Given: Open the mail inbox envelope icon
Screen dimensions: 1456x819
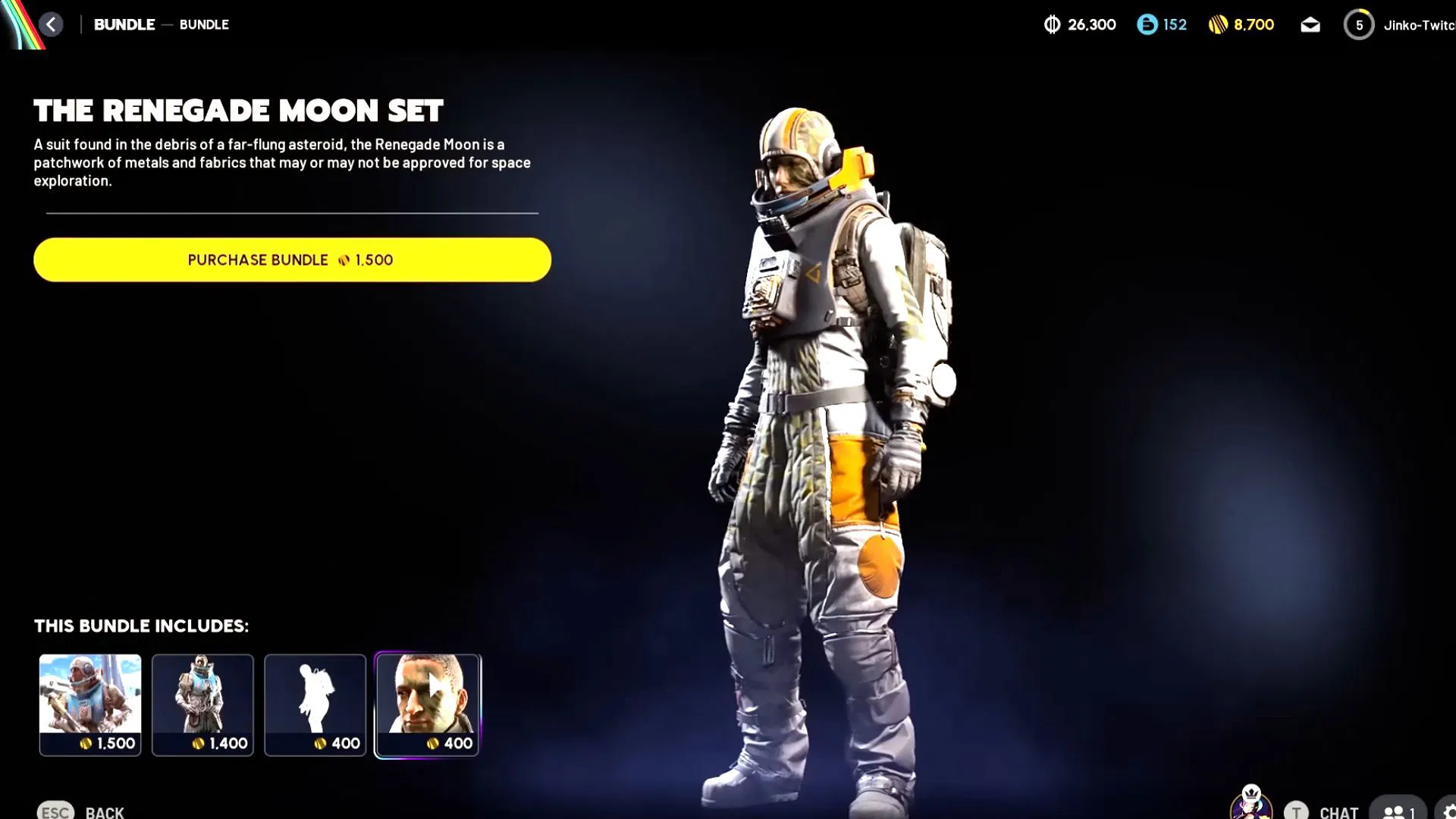Looking at the screenshot, I should [x=1310, y=24].
